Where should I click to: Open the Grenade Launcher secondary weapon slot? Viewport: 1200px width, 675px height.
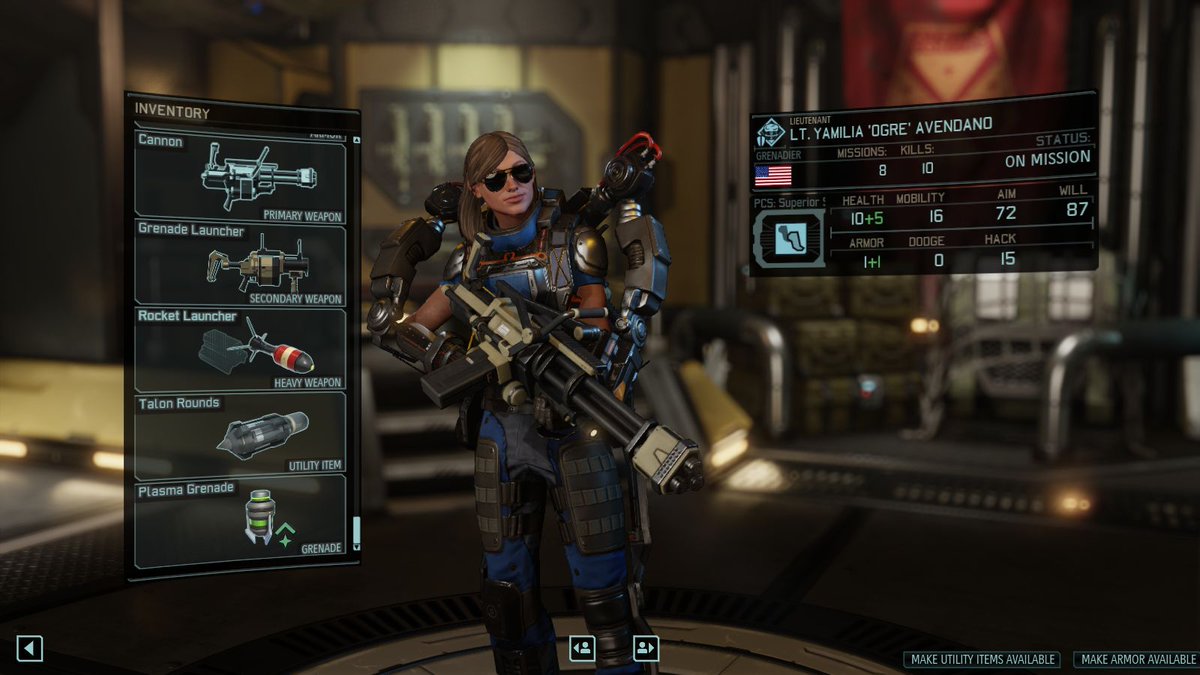pyautogui.click(x=240, y=265)
